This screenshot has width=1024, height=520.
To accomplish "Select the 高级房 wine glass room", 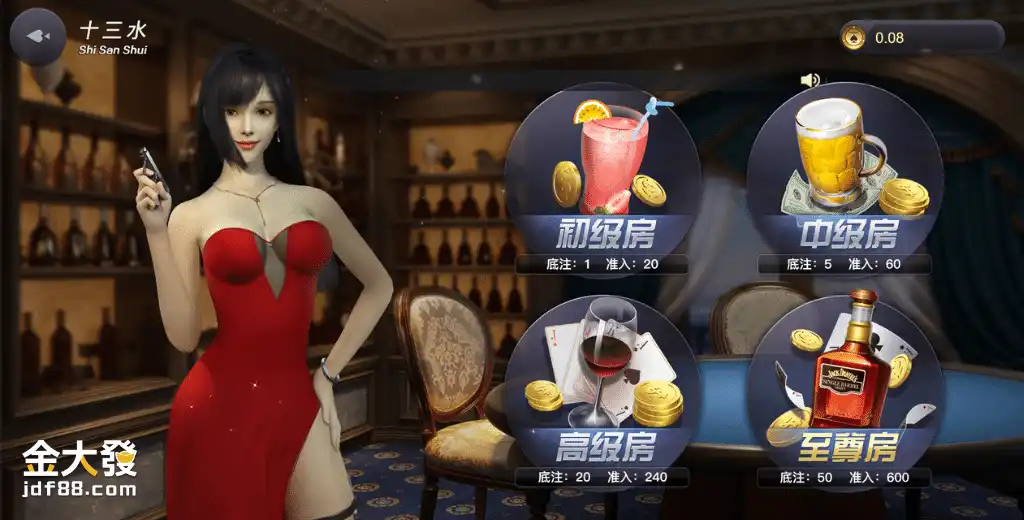I will point(602,392).
